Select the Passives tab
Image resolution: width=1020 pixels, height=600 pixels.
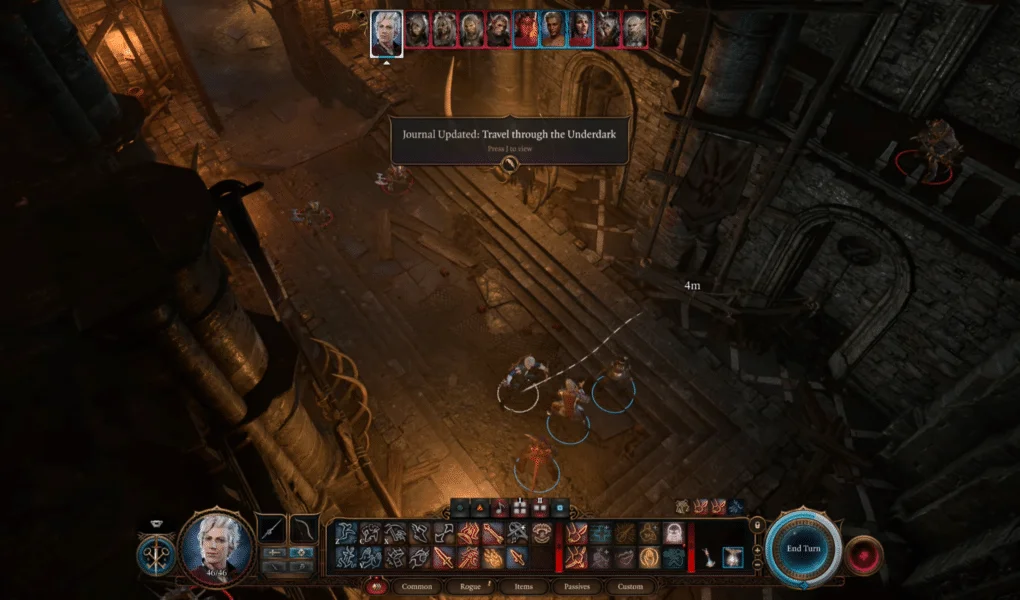(577, 586)
